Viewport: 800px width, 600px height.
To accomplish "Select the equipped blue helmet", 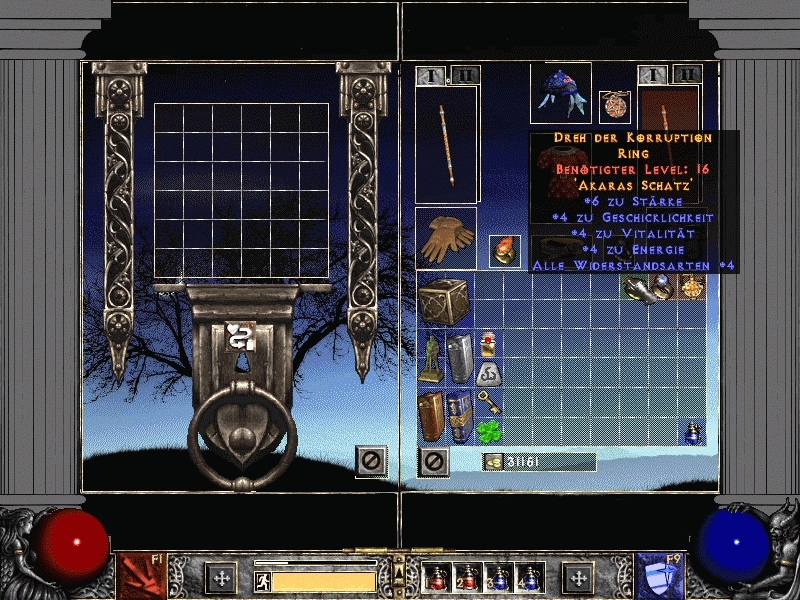I will pos(560,92).
